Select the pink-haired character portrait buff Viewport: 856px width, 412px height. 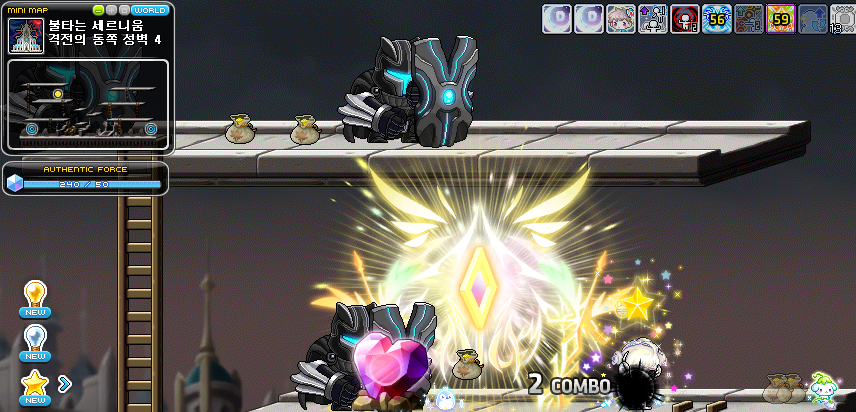[621, 18]
